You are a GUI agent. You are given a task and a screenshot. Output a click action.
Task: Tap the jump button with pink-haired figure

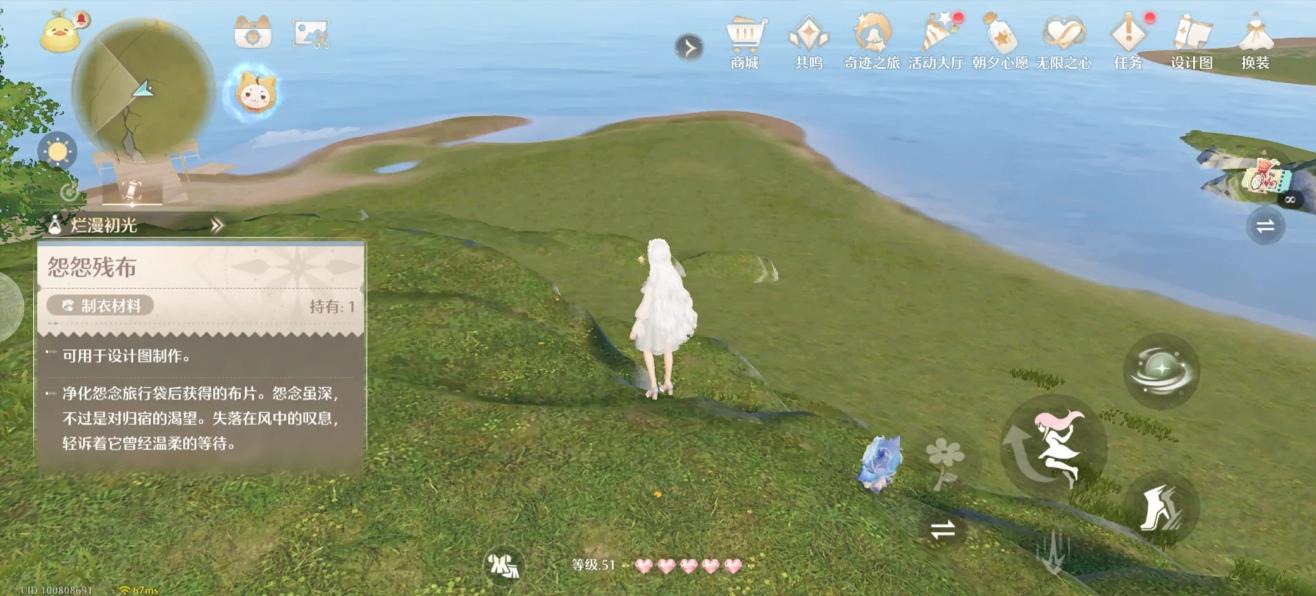pyautogui.click(x=1053, y=446)
